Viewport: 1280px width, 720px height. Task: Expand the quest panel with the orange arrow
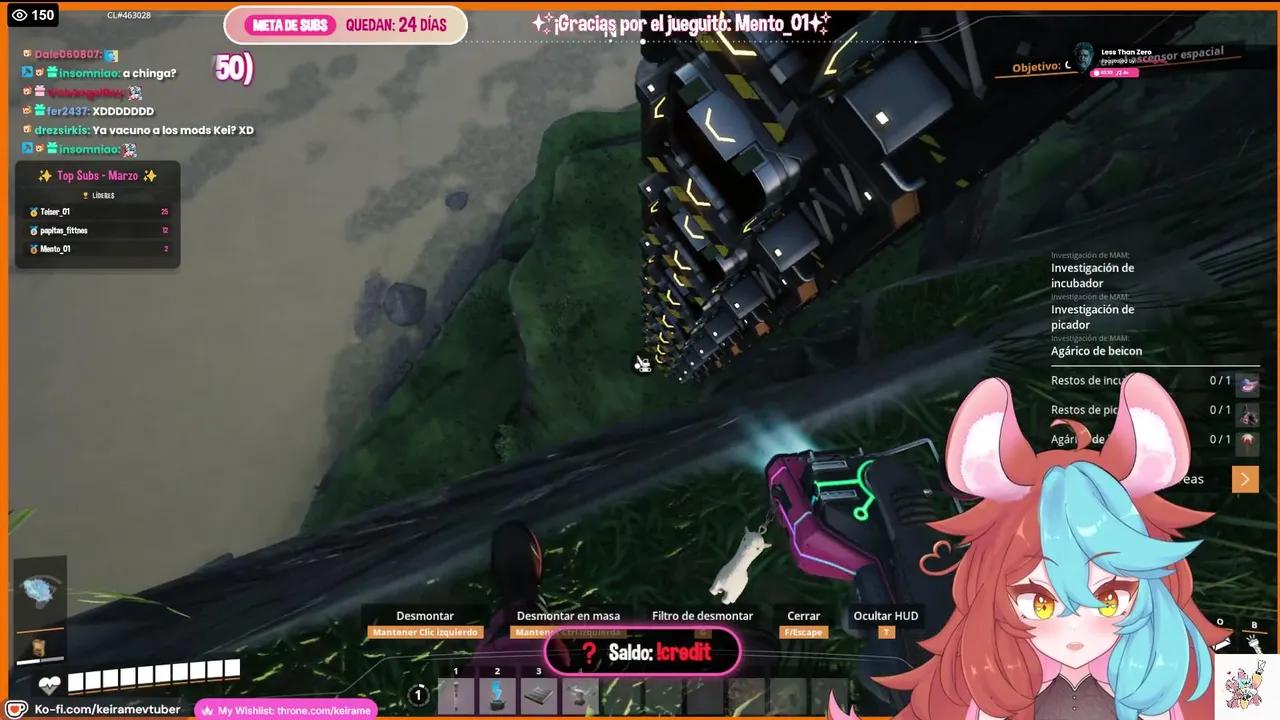coord(1245,479)
